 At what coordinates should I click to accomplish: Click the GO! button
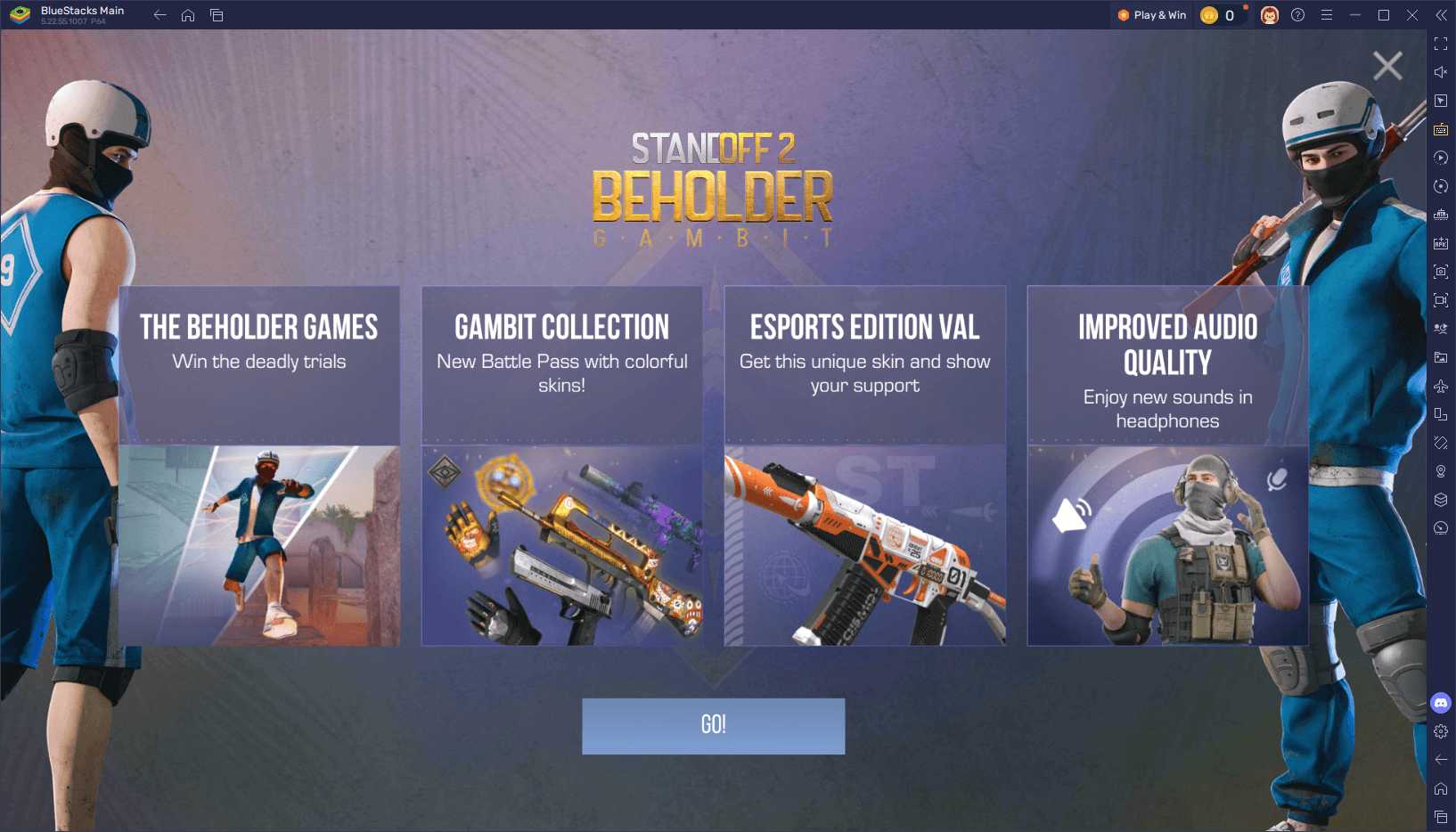pyautogui.click(x=713, y=725)
